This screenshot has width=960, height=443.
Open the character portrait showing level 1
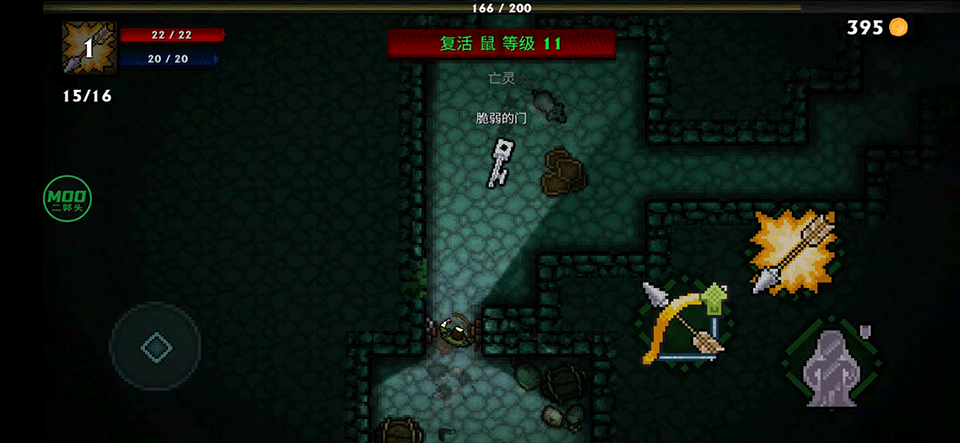(89, 48)
